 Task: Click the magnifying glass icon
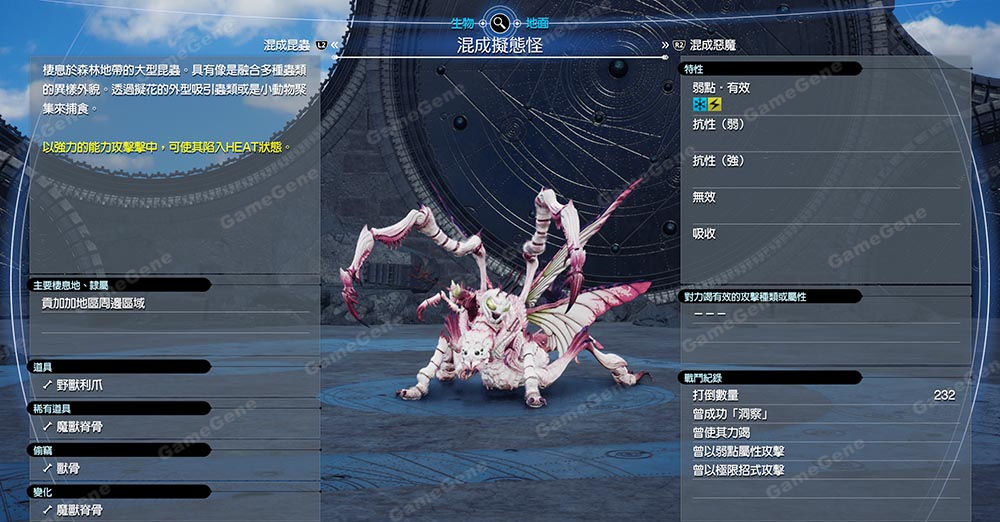(x=499, y=22)
